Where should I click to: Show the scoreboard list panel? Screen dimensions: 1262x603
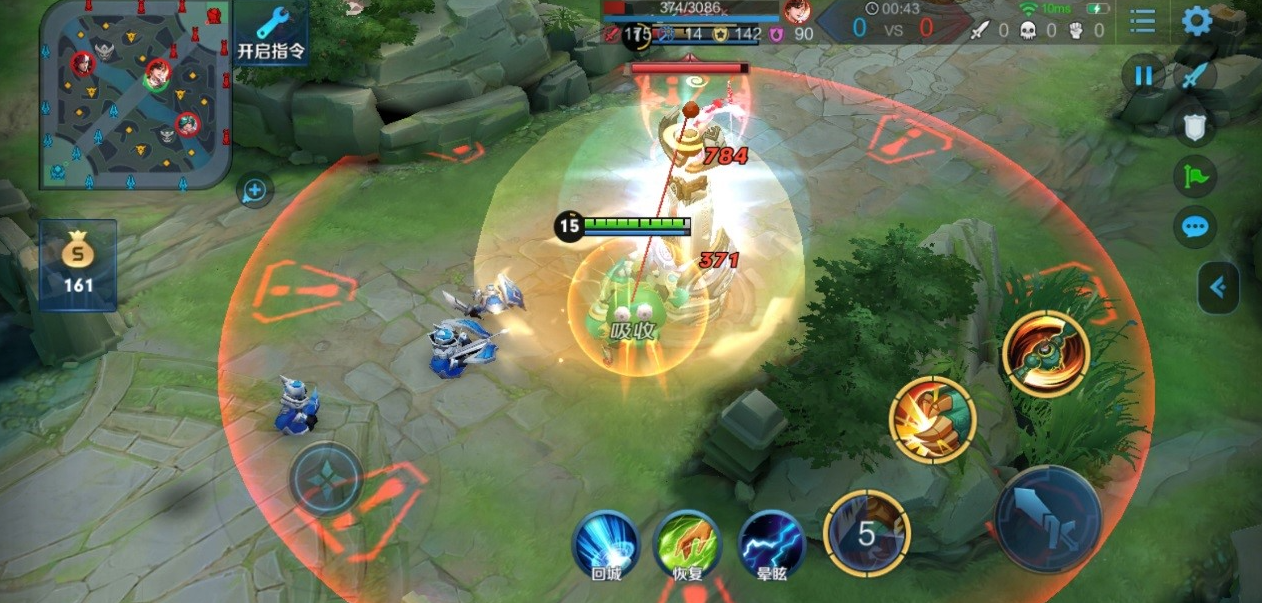pyautogui.click(x=1143, y=21)
